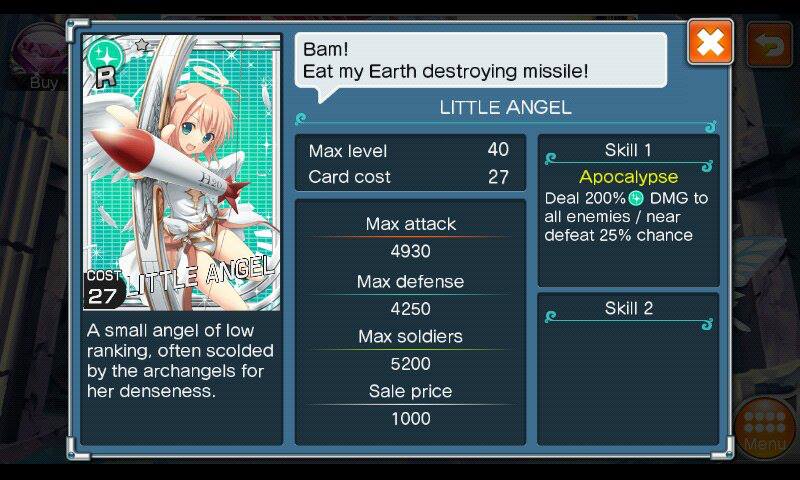The height and width of the screenshot is (480, 800).
Task: Close the Little Angel card details
Action: click(x=710, y=43)
